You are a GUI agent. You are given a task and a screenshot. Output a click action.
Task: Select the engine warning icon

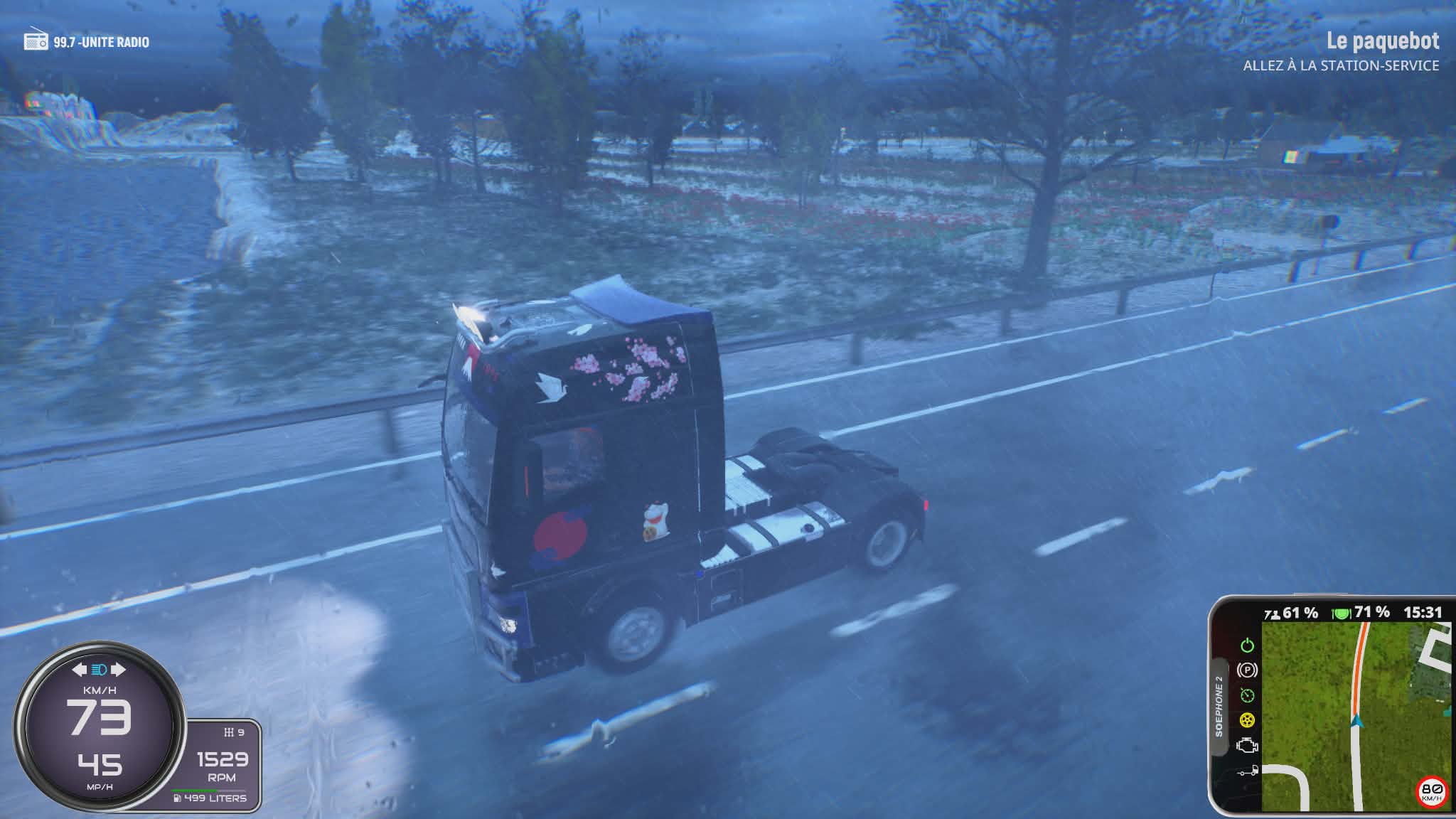coord(1247,746)
